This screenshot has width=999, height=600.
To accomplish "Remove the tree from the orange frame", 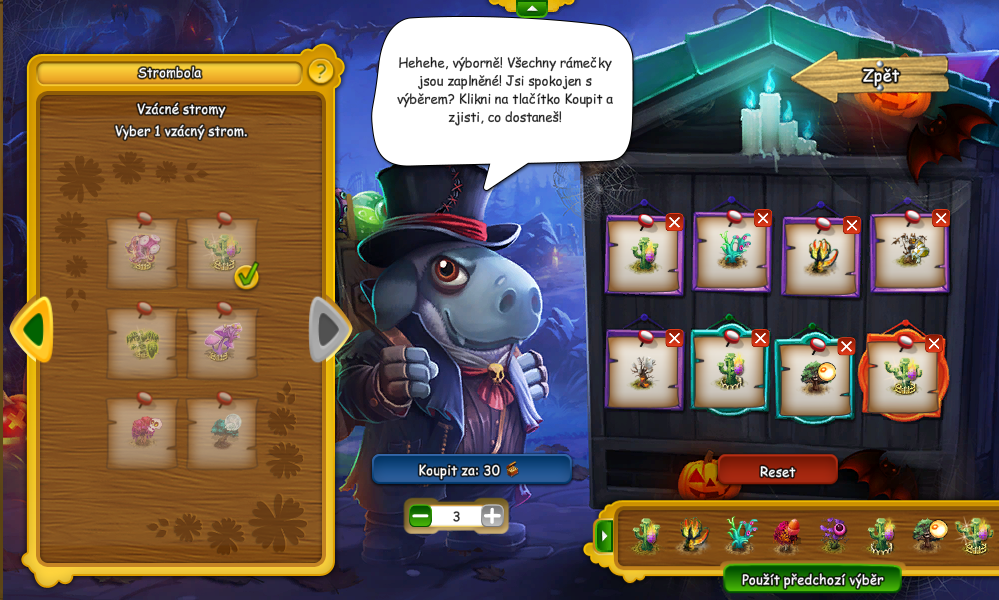I will (935, 344).
